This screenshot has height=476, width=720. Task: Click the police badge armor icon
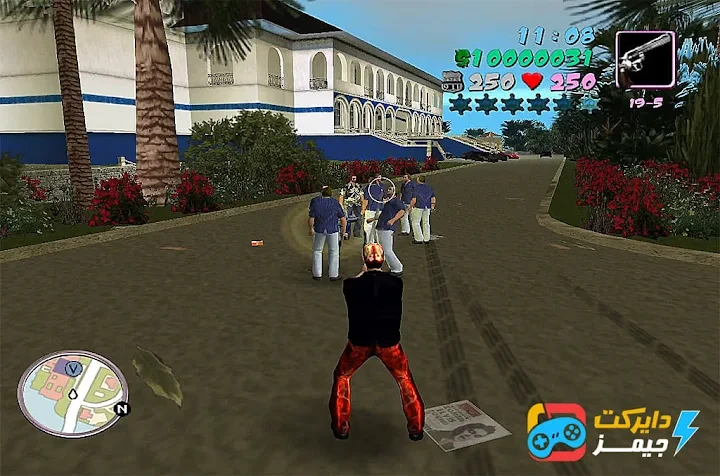tap(453, 82)
